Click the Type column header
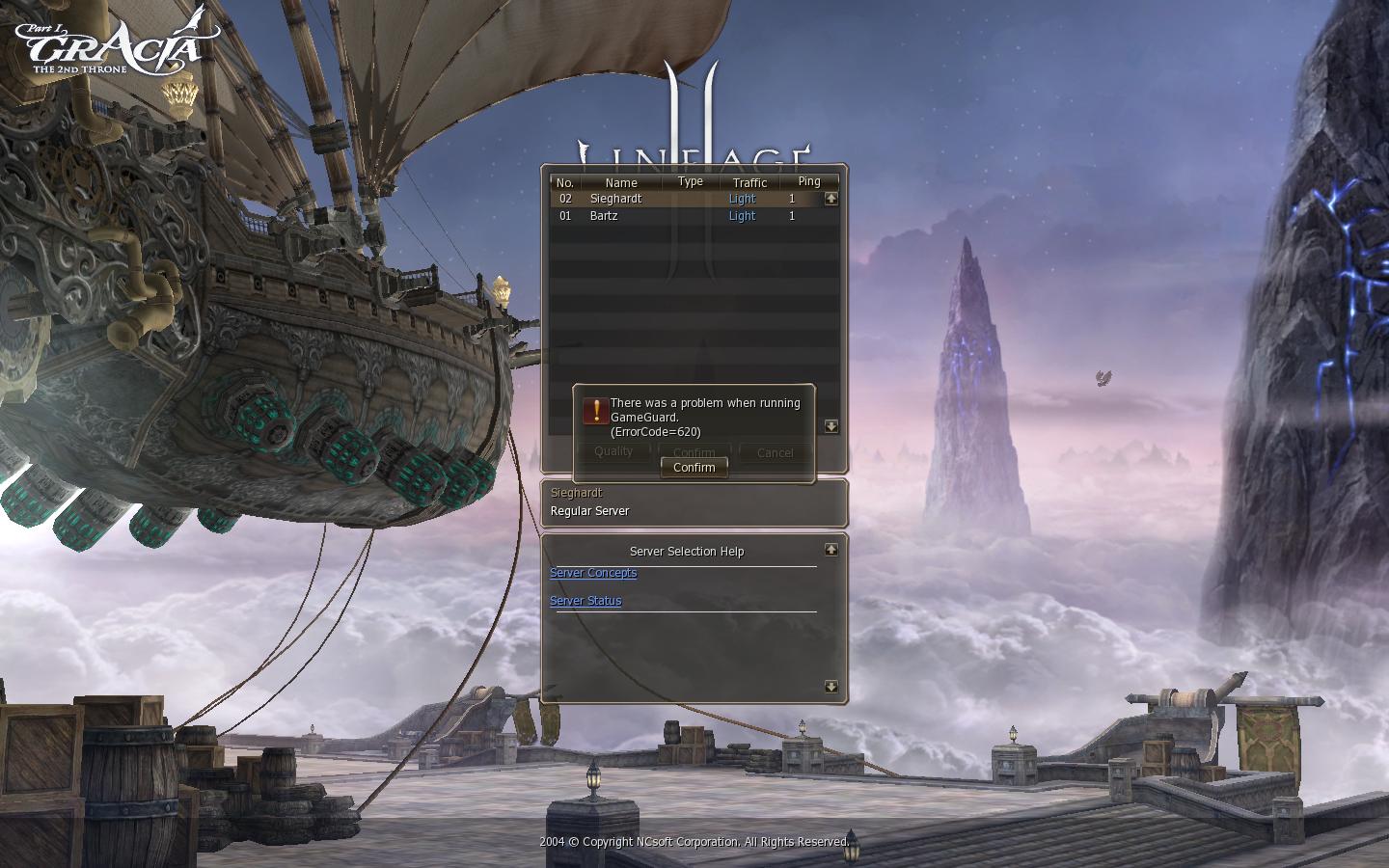The image size is (1389, 868). point(691,181)
